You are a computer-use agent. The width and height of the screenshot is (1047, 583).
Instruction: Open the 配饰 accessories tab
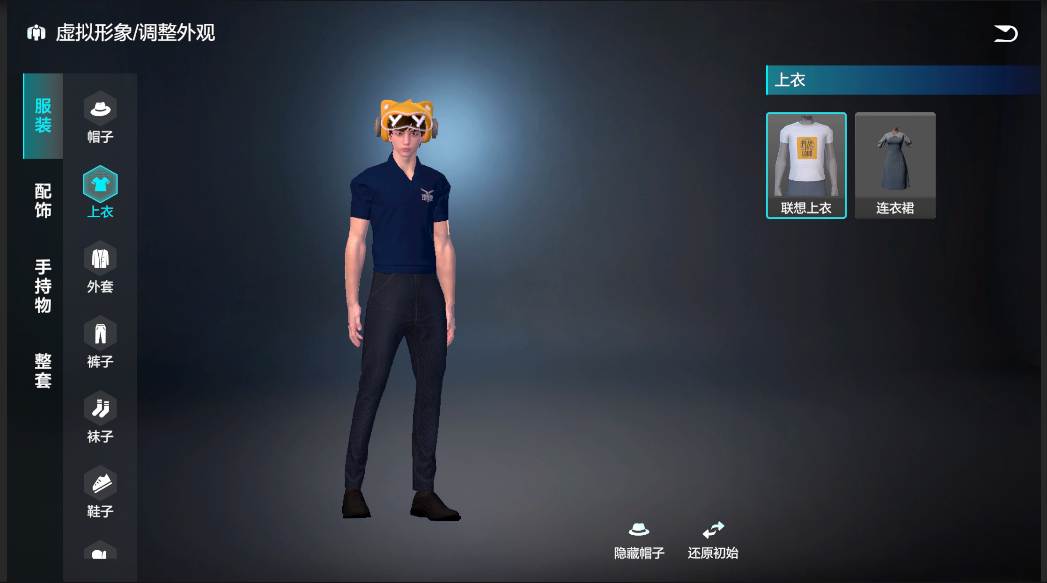(x=43, y=201)
